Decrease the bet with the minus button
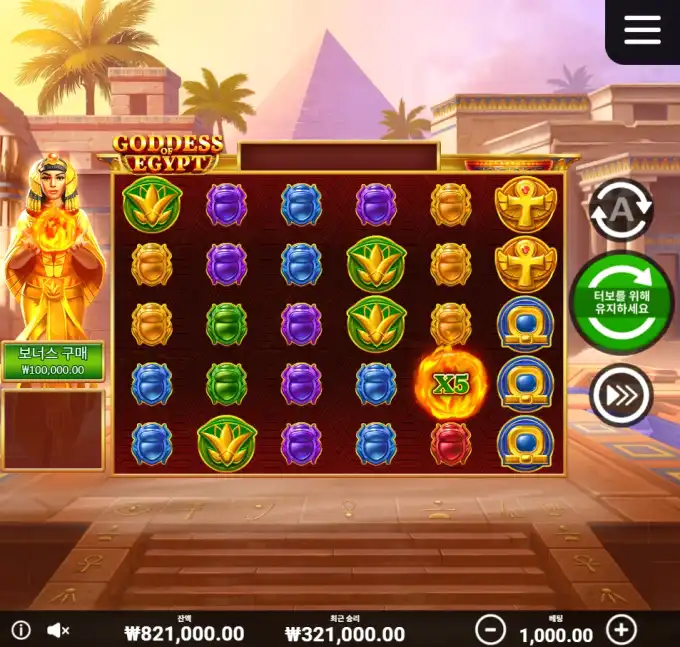The width and height of the screenshot is (680, 647). (x=490, y=630)
